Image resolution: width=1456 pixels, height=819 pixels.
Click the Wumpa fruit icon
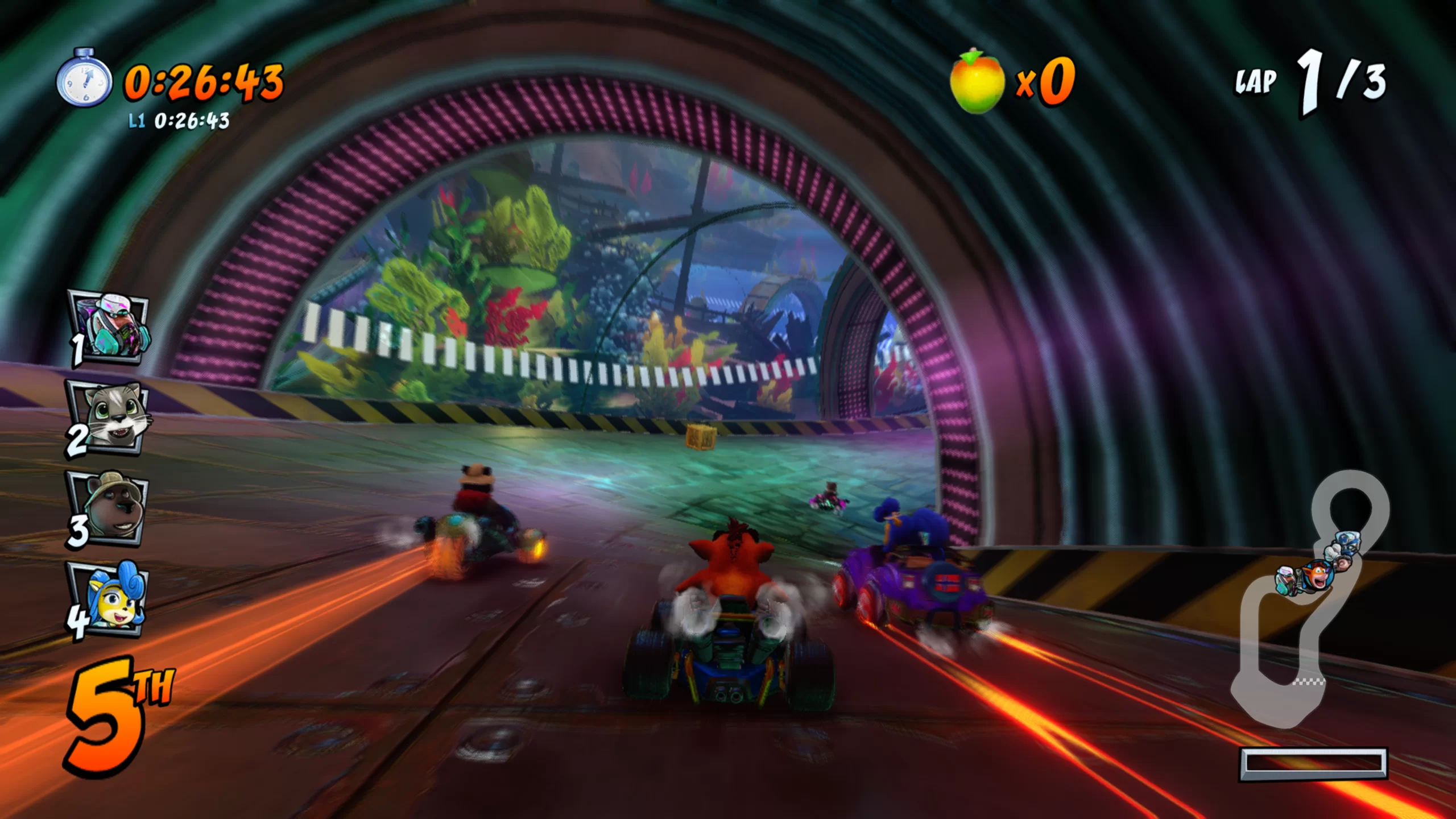[x=977, y=82]
